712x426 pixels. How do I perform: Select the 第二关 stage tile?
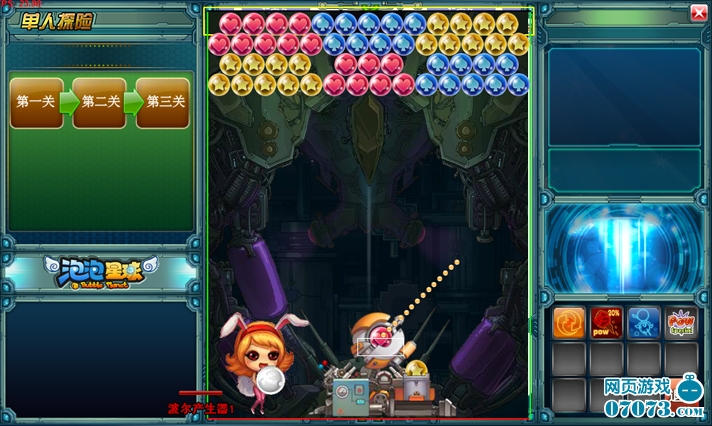click(99, 102)
